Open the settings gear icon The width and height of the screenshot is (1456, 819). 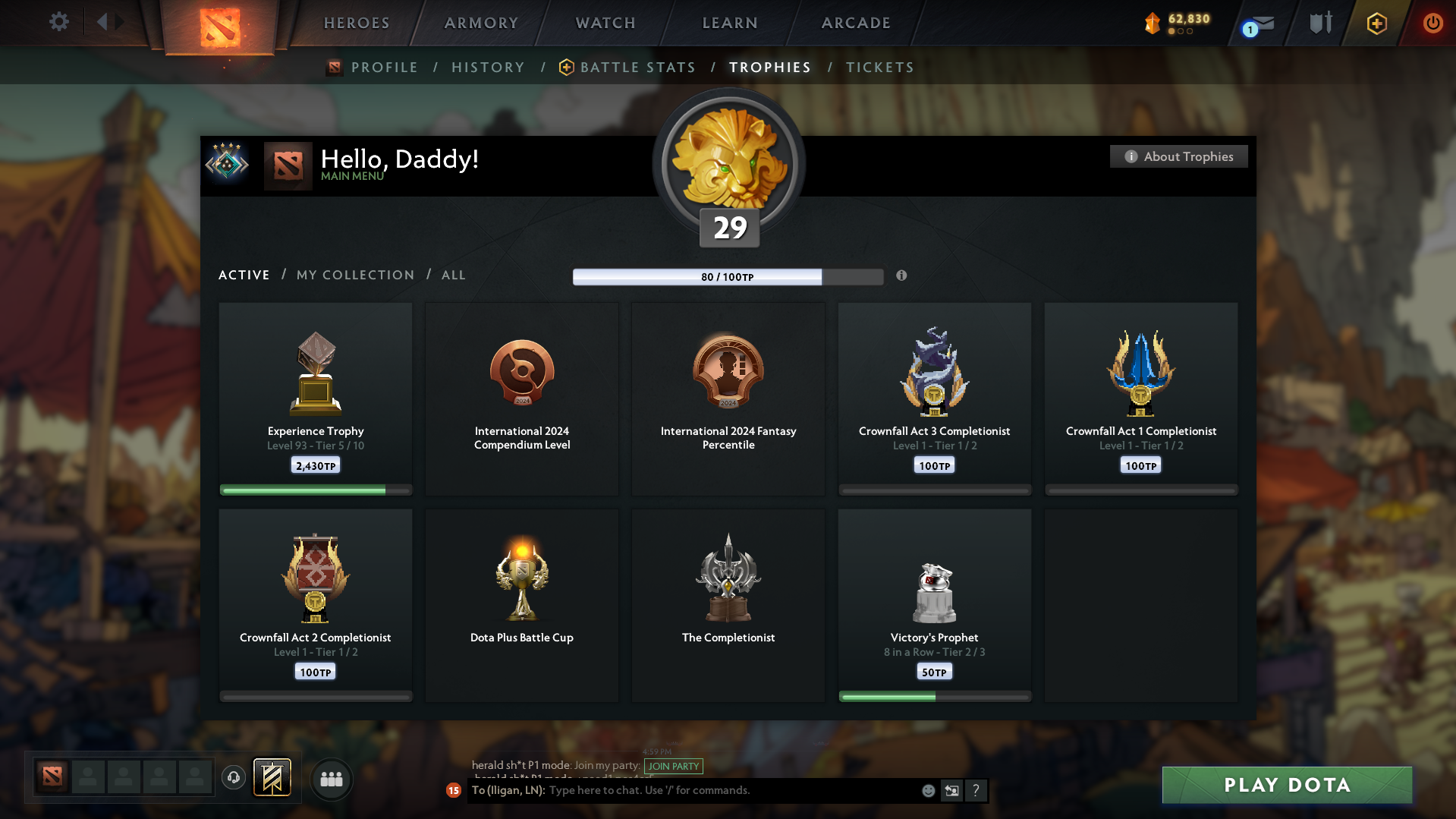pyautogui.click(x=58, y=22)
